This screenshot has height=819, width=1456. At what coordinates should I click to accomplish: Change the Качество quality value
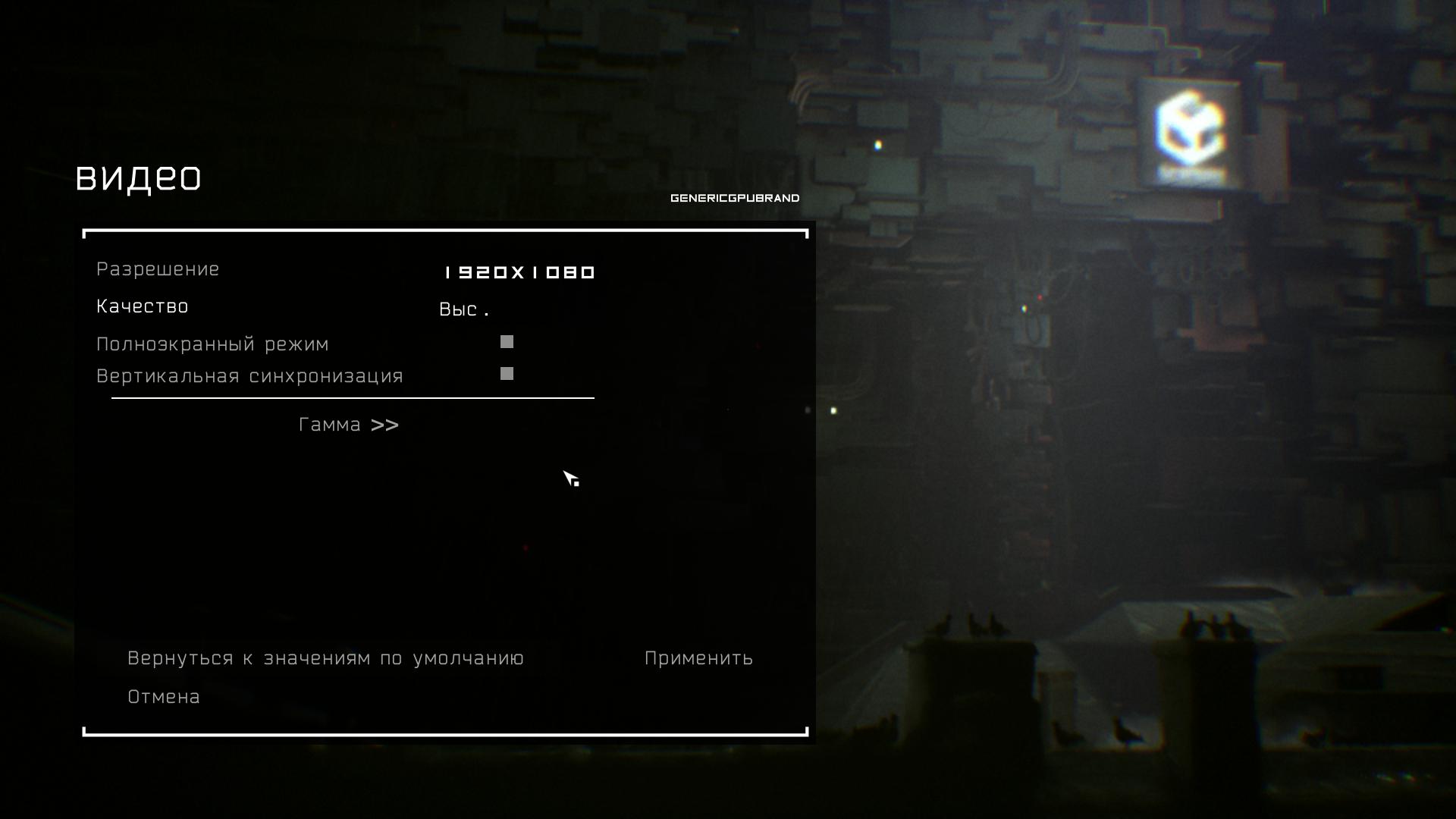click(463, 309)
